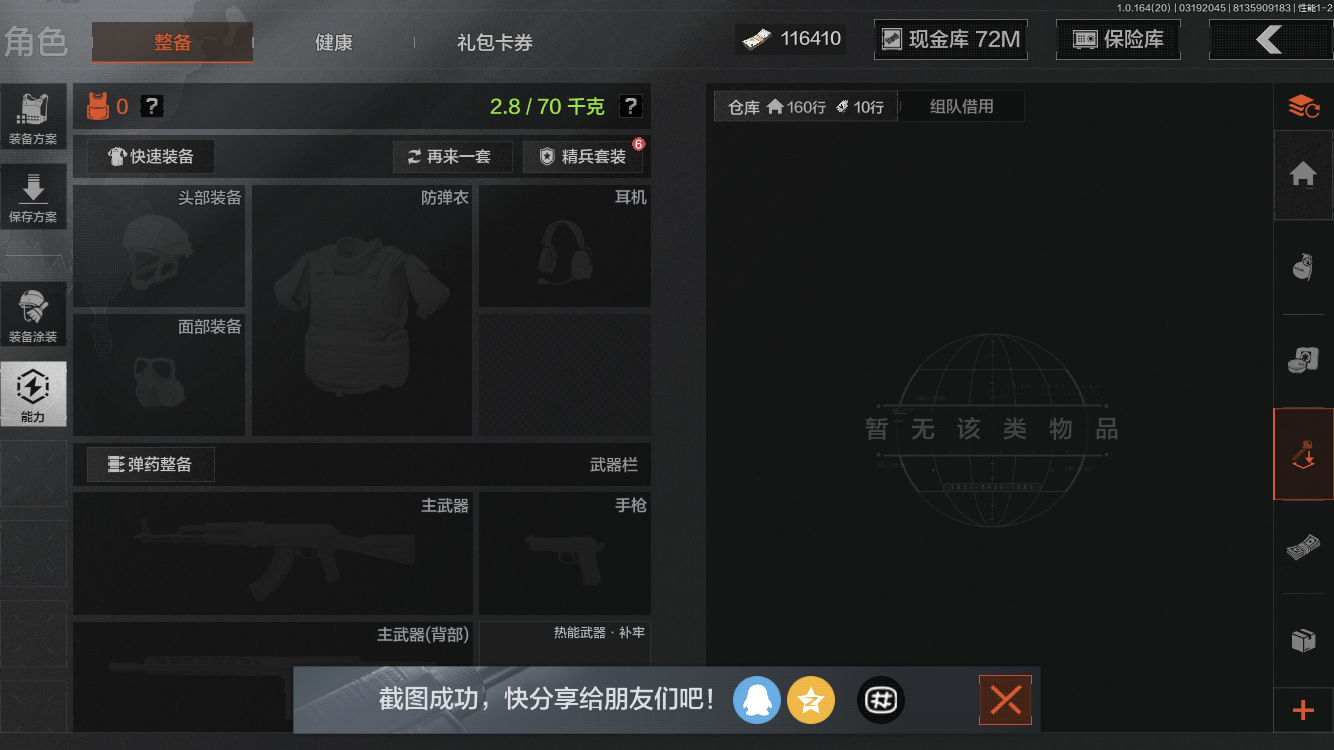Open the crate category in the right sidebar
Viewport: 1334px width, 750px height.
click(x=1305, y=640)
